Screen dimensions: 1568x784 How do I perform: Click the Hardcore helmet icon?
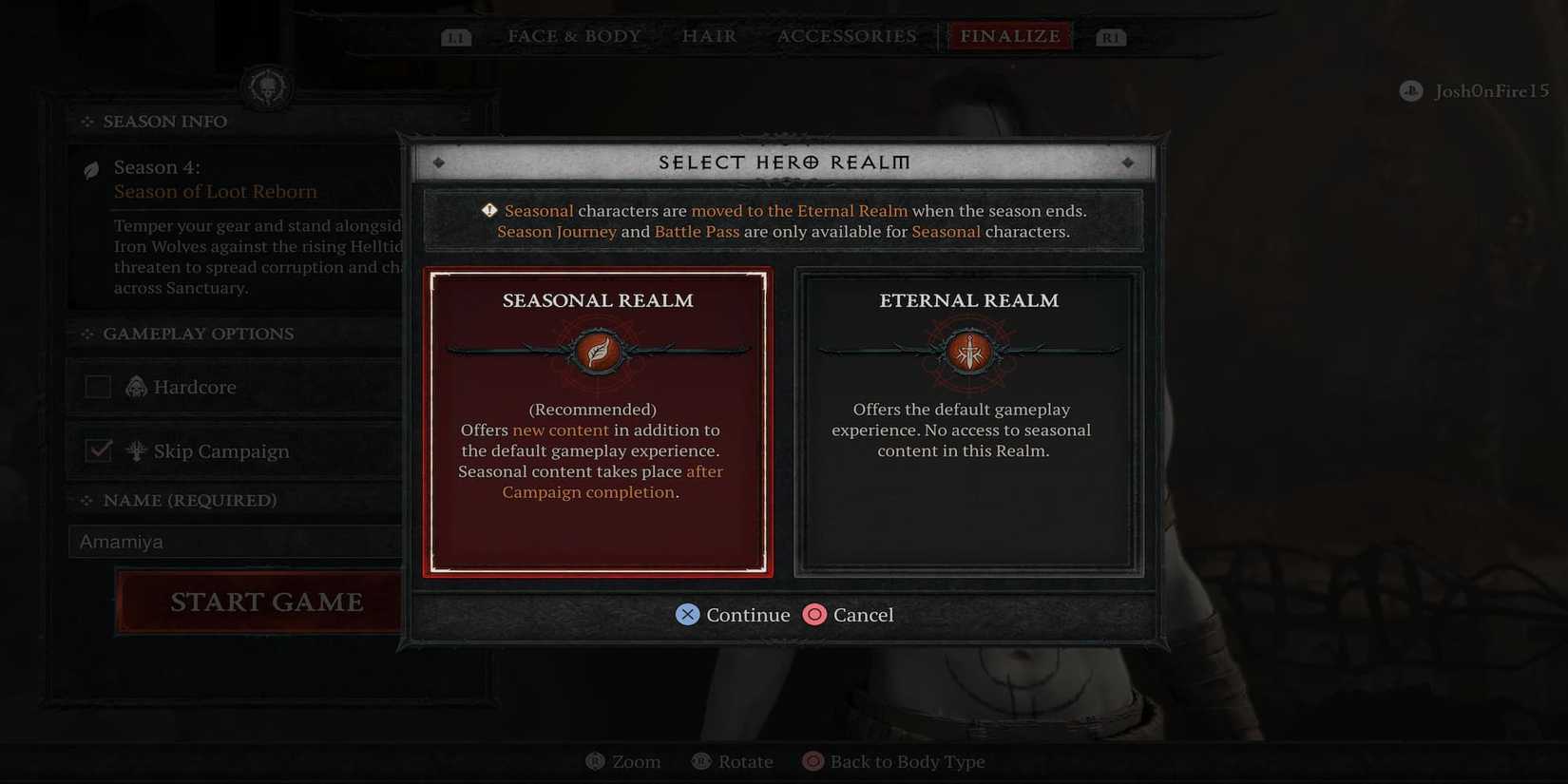point(136,386)
